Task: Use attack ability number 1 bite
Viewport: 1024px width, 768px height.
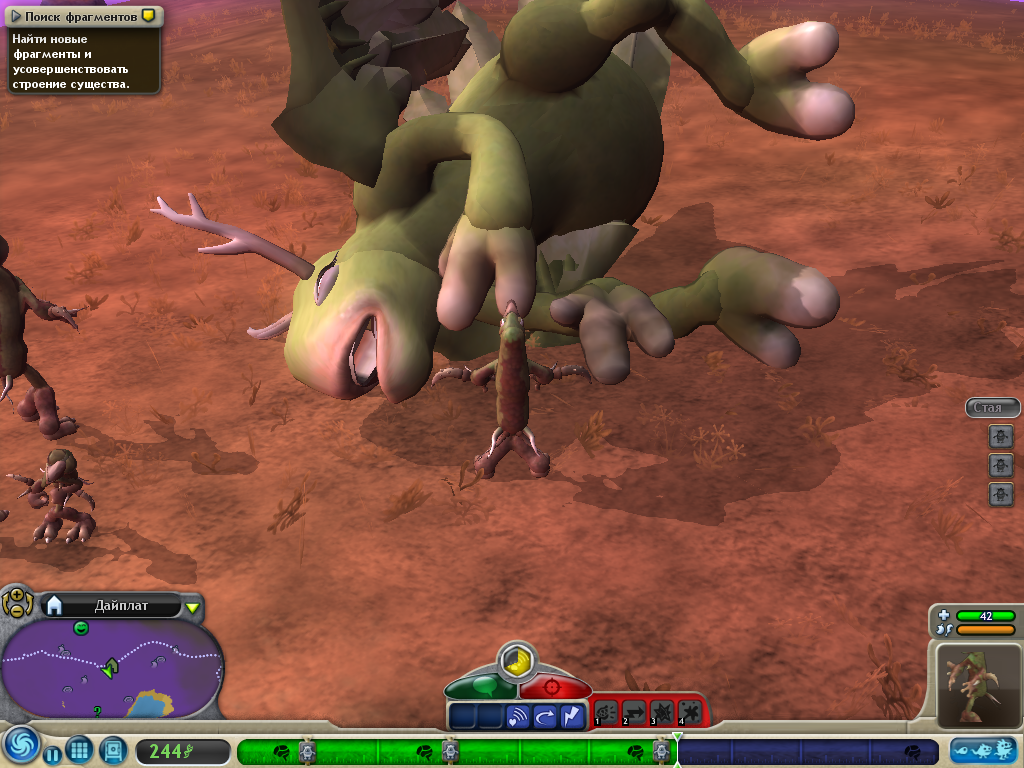Action: [x=607, y=713]
